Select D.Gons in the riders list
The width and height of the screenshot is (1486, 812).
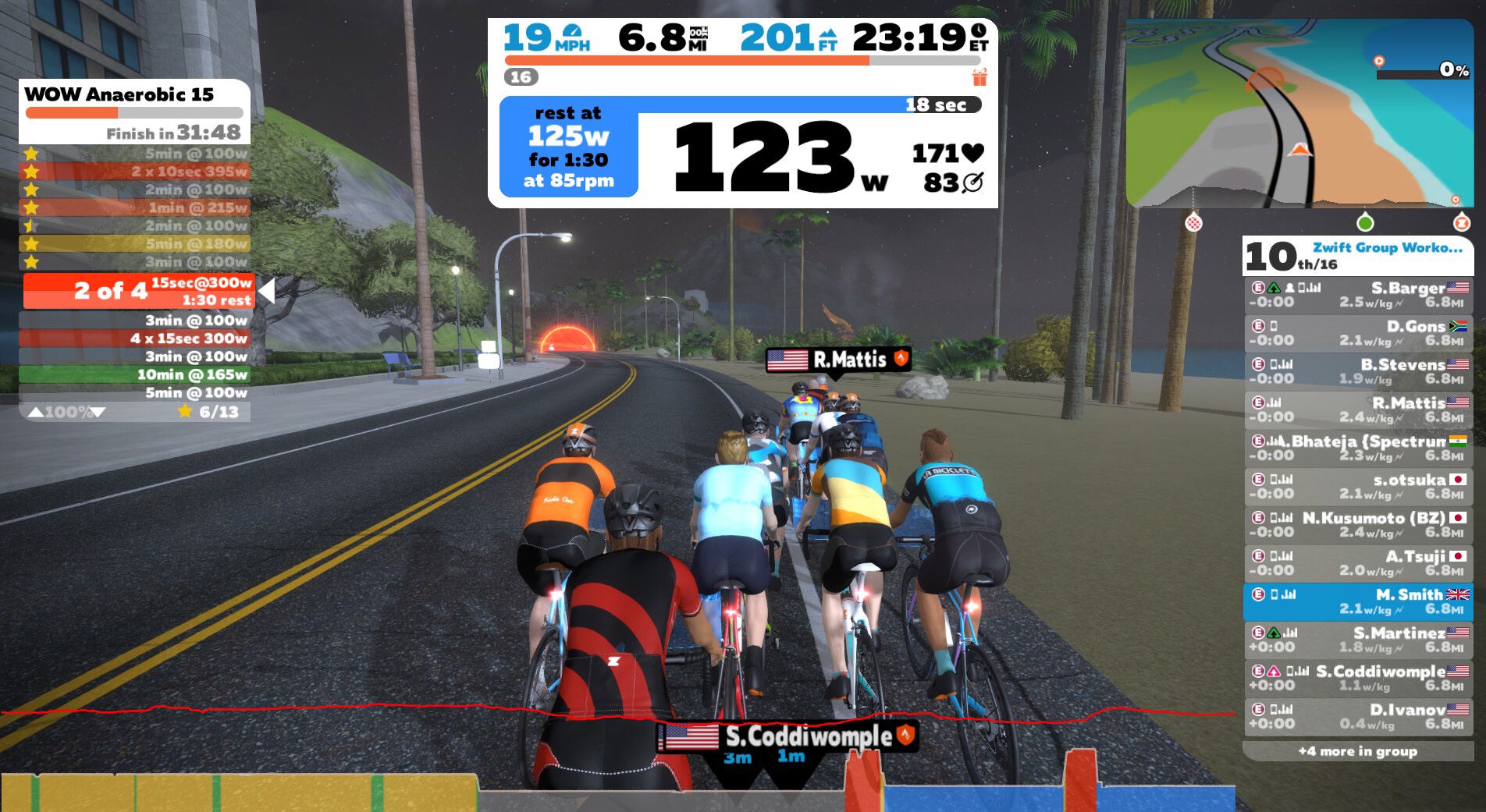(1357, 333)
